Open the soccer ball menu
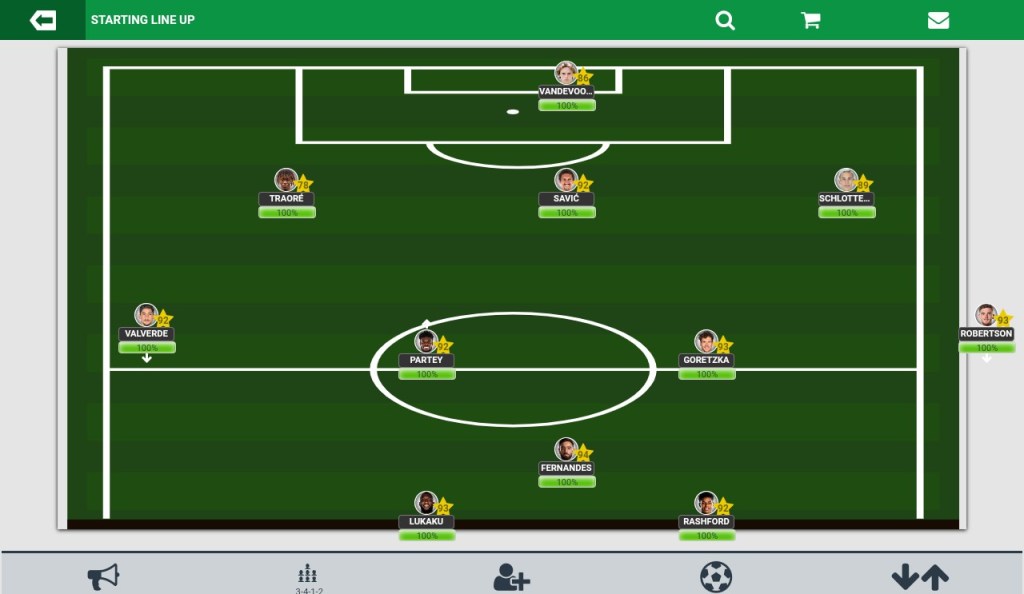This screenshot has height=594, width=1024. point(715,577)
